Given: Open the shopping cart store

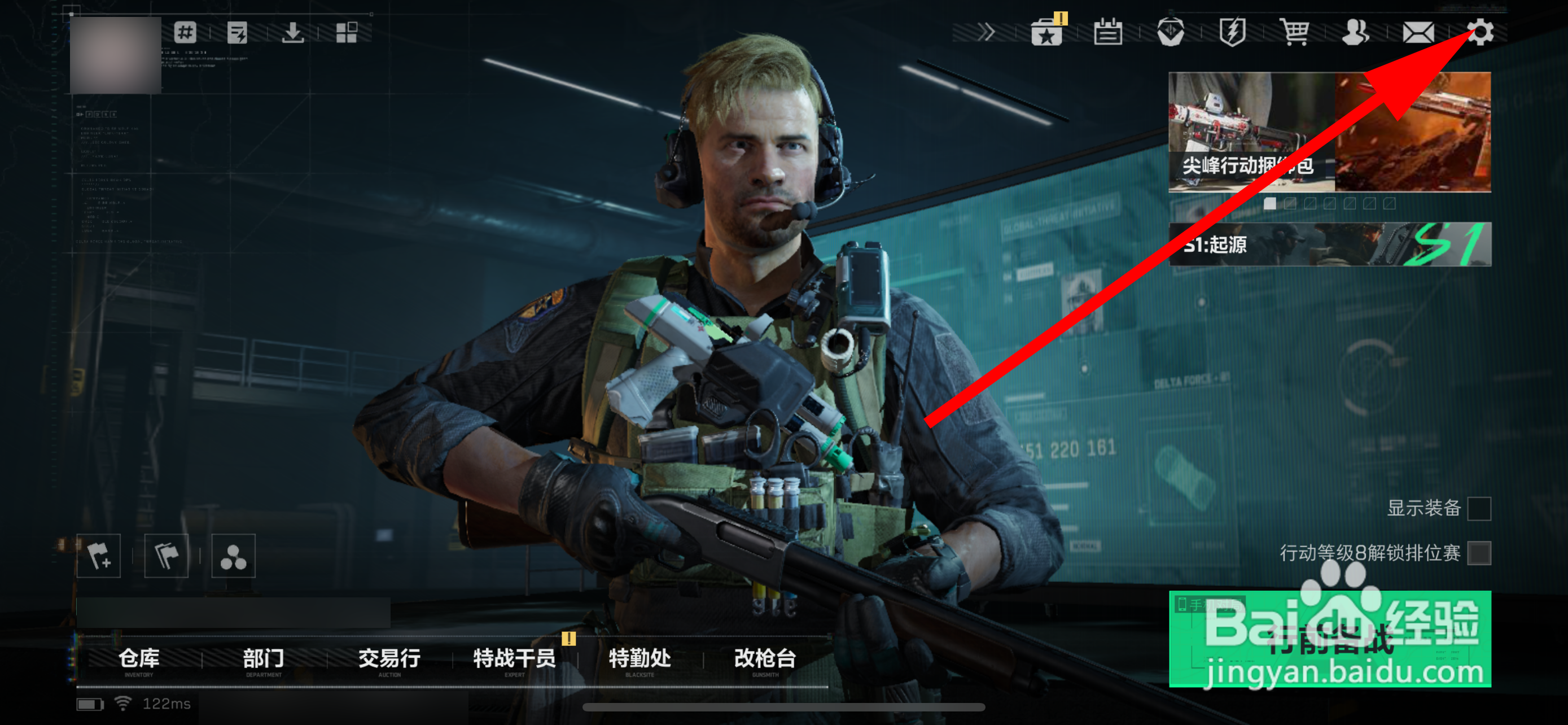Looking at the screenshot, I should click(x=1295, y=33).
